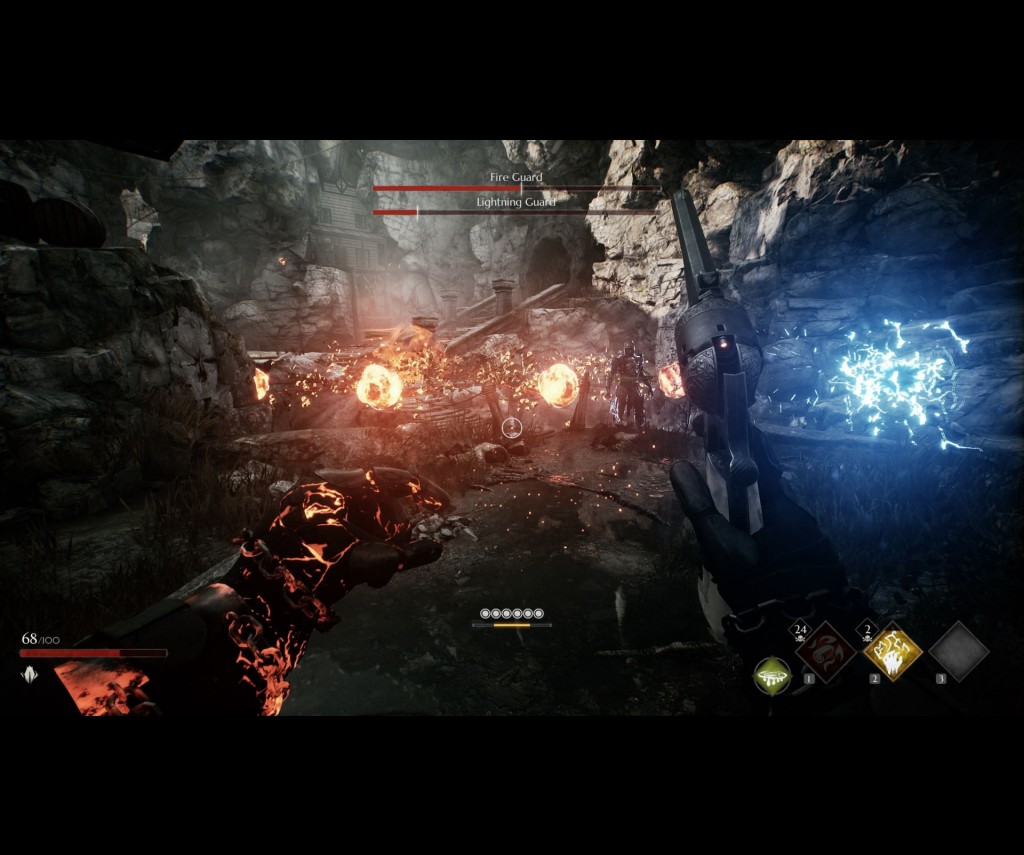This screenshot has width=1024, height=855.
Task: Use the green dripping ring ability
Action: [x=772, y=676]
